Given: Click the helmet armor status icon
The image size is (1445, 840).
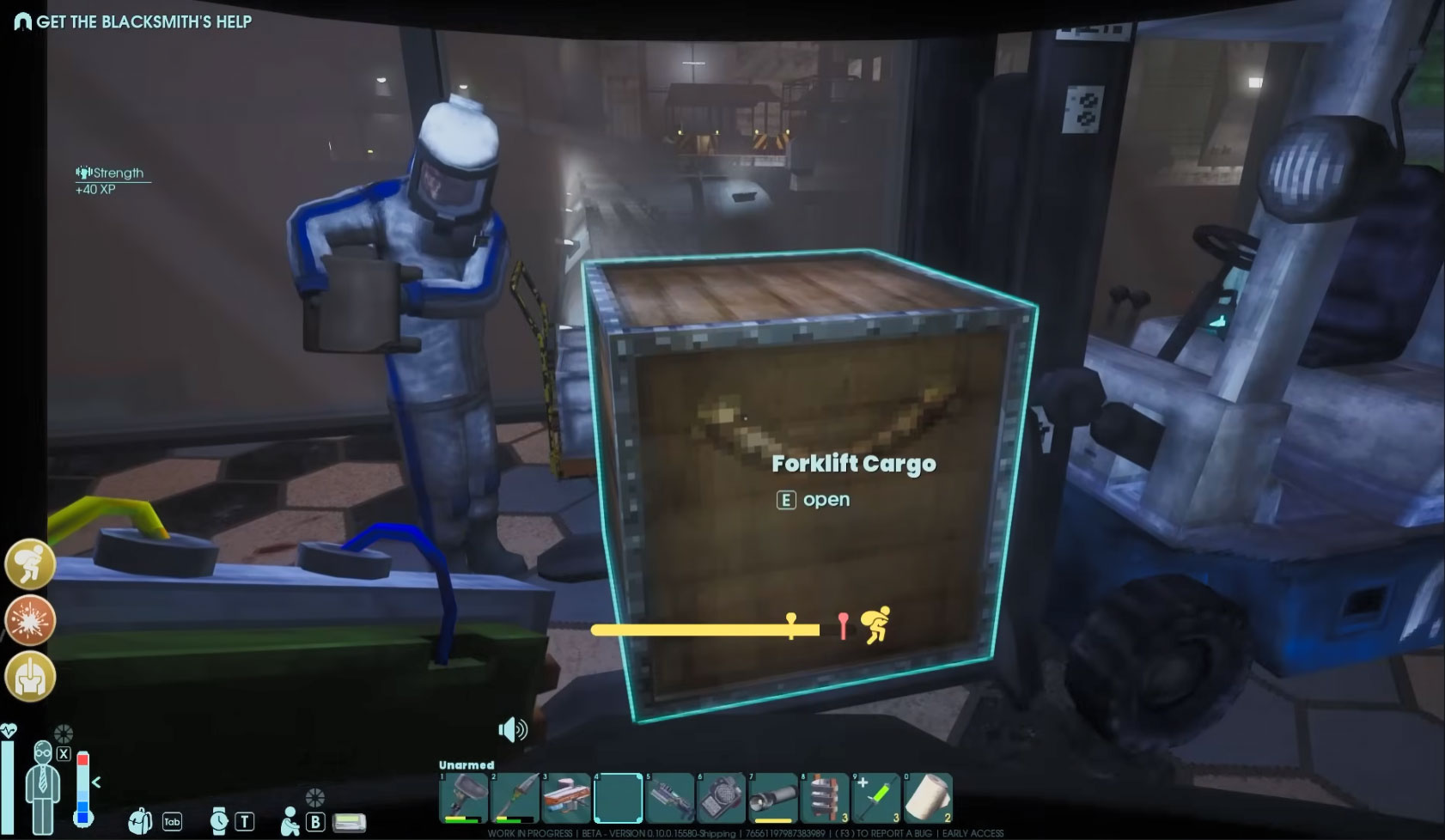Looking at the screenshot, I should pyautogui.click(x=30, y=677).
